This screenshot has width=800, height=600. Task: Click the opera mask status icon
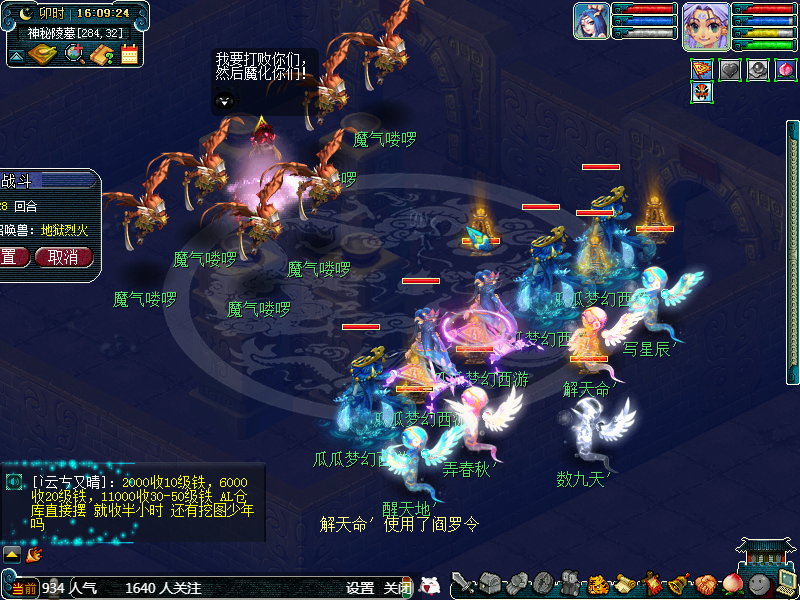[702, 93]
